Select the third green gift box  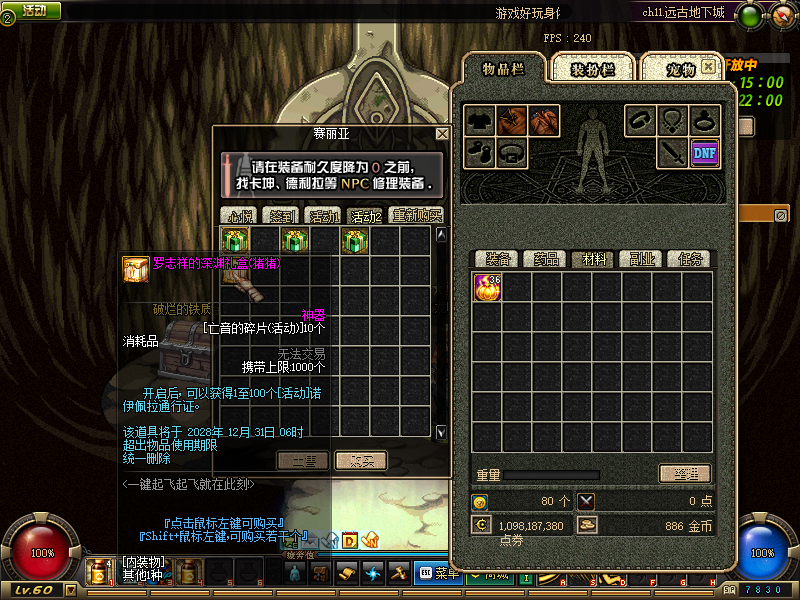click(355, 241)
